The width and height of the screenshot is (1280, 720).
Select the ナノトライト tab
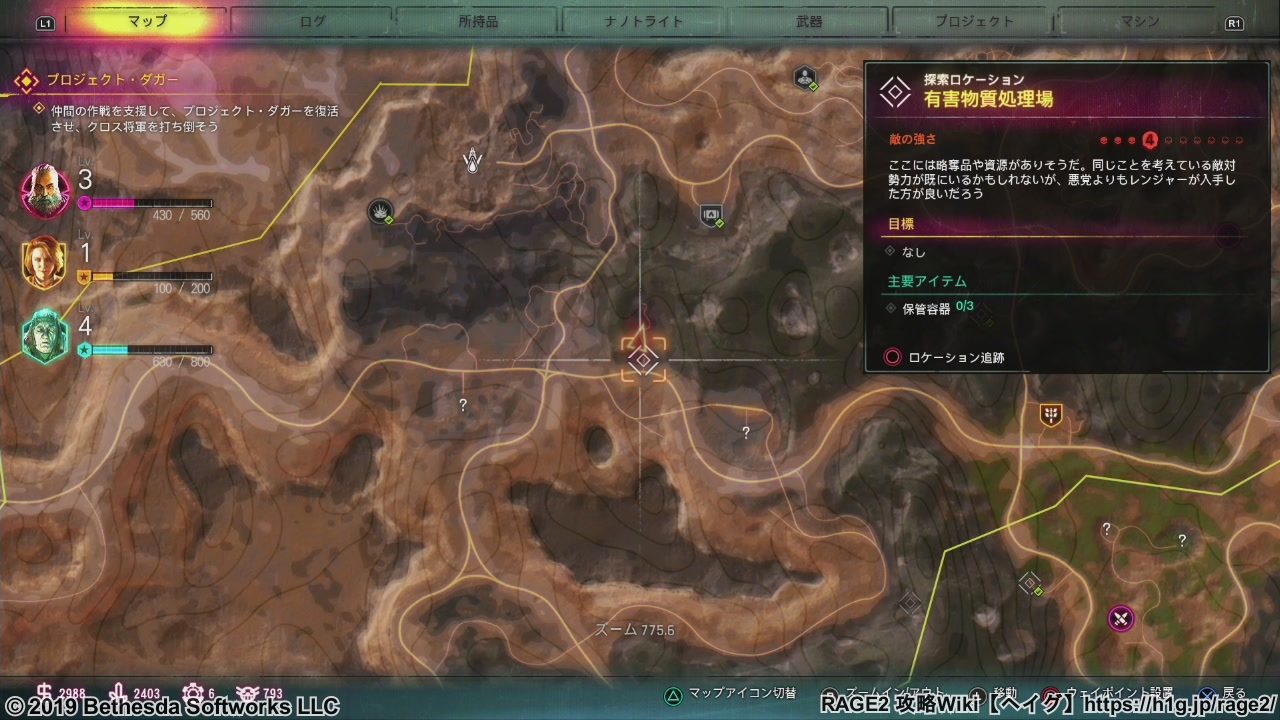pyautogui.click(x=643, y=21)
